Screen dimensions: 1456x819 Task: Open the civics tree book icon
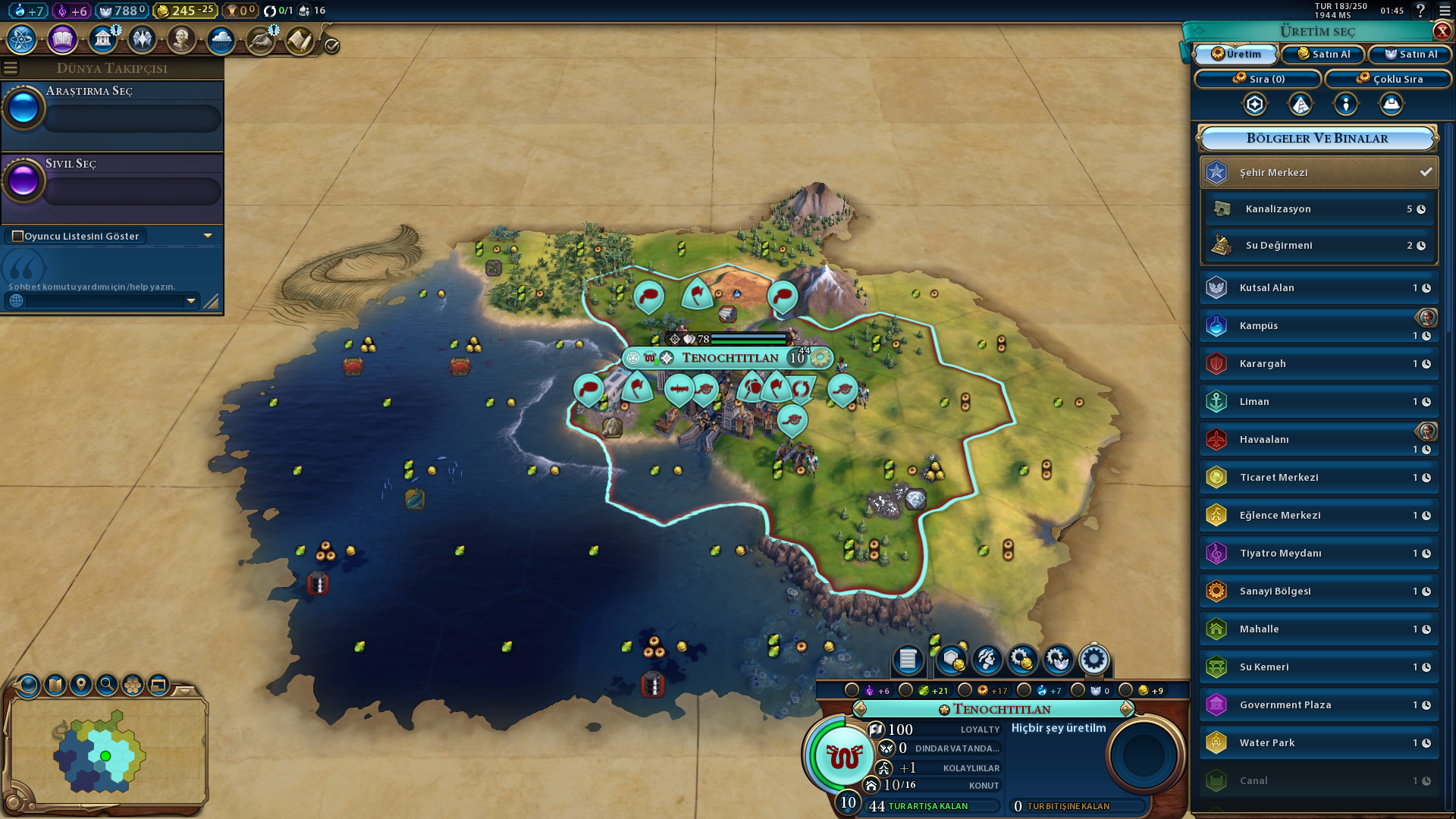62,39
